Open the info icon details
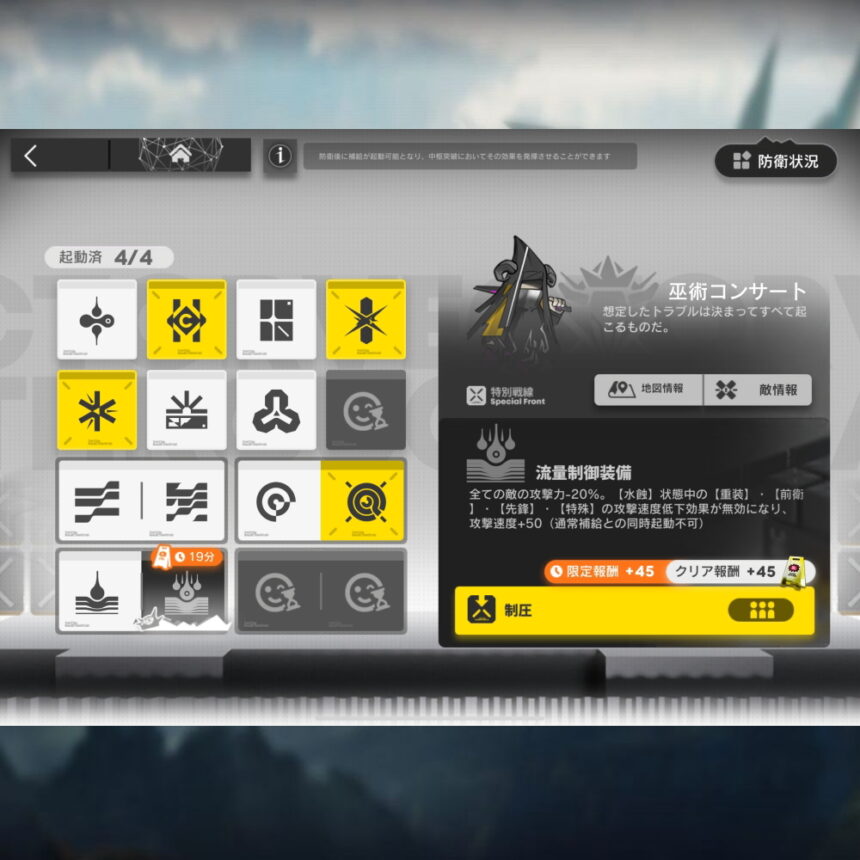The height and width of the screenshot is (860, 860). pyautogui.click(x=280, y=156)
